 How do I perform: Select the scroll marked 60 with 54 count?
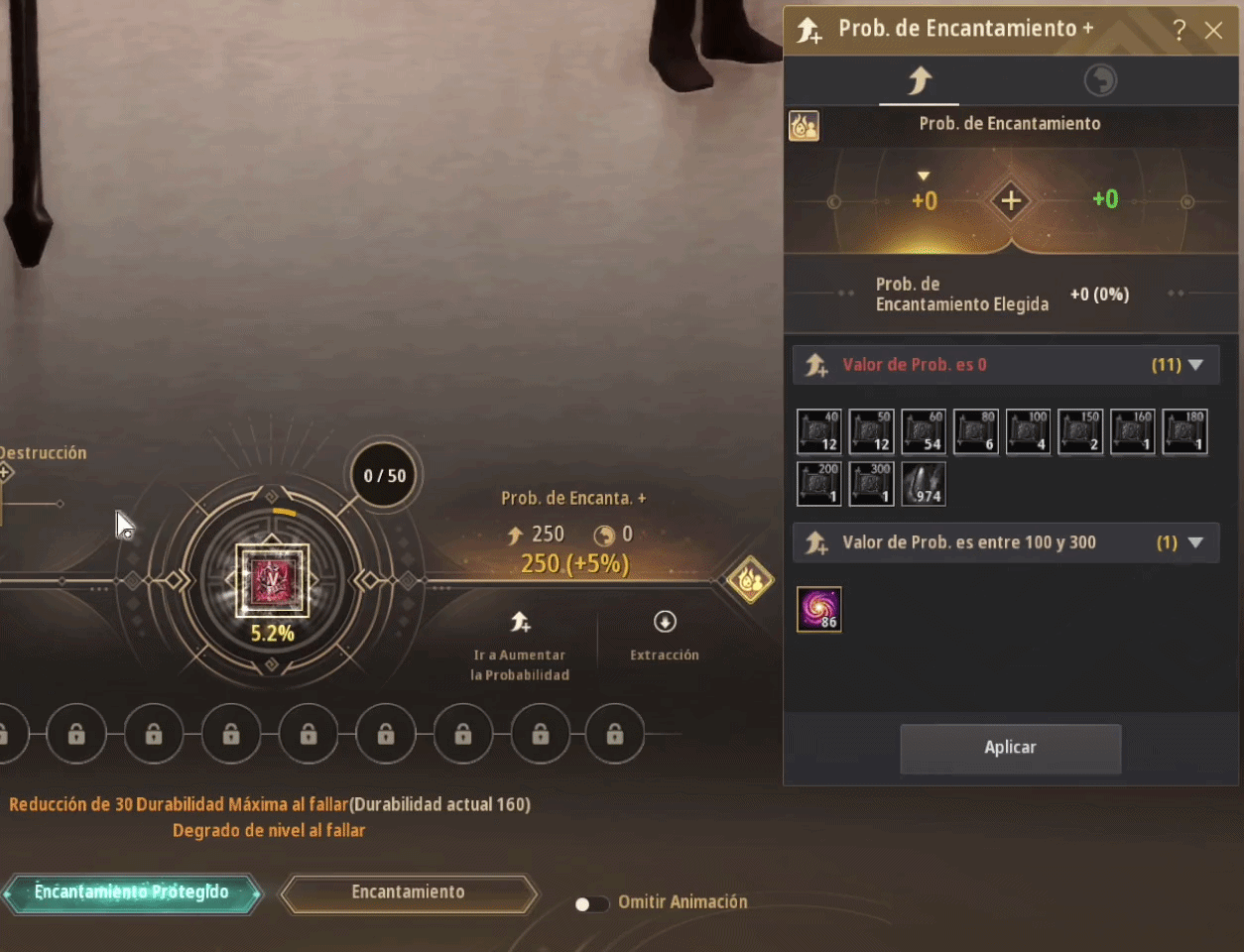click(924, 431)
